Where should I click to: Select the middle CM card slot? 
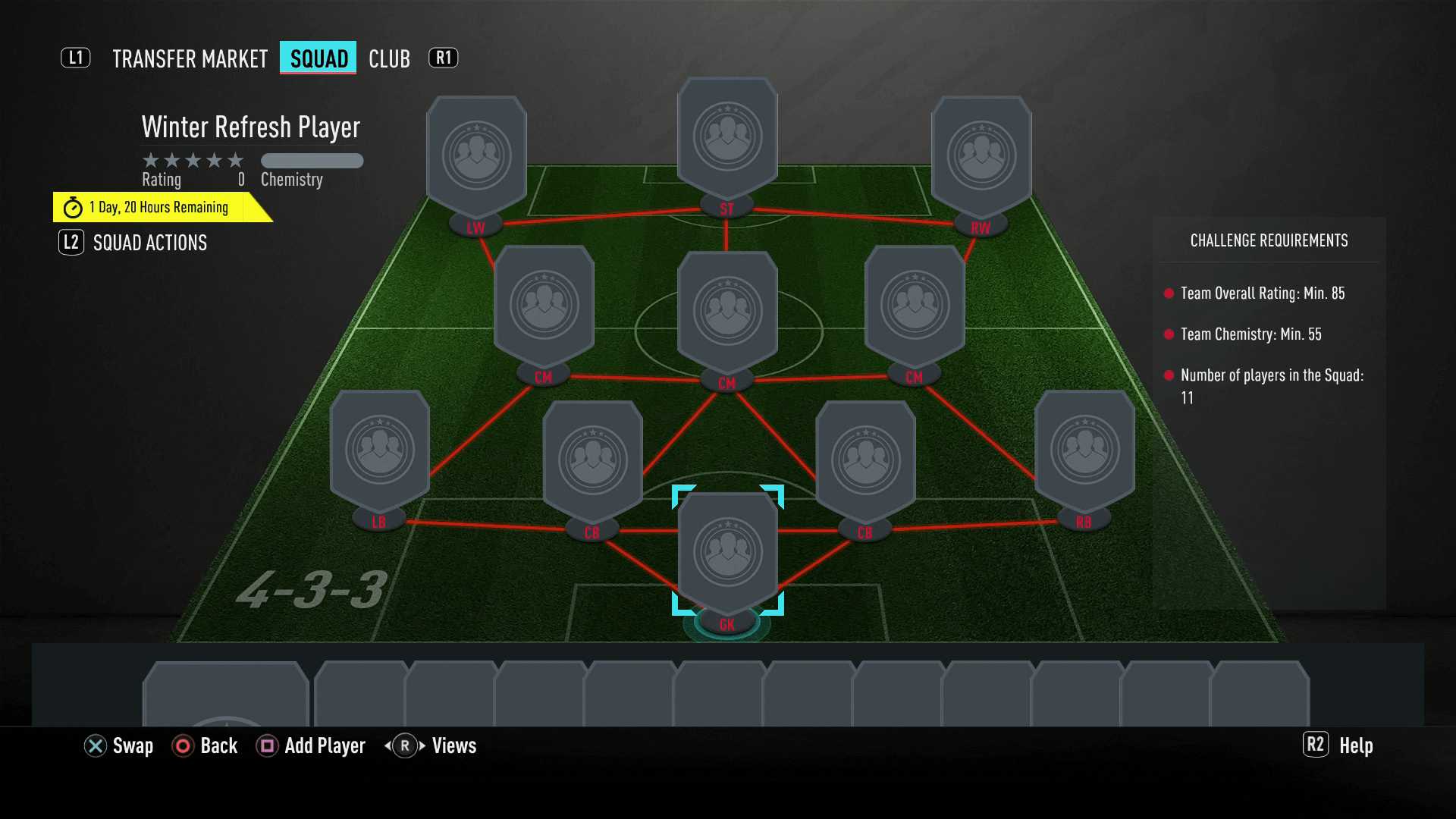click(727, 311)
